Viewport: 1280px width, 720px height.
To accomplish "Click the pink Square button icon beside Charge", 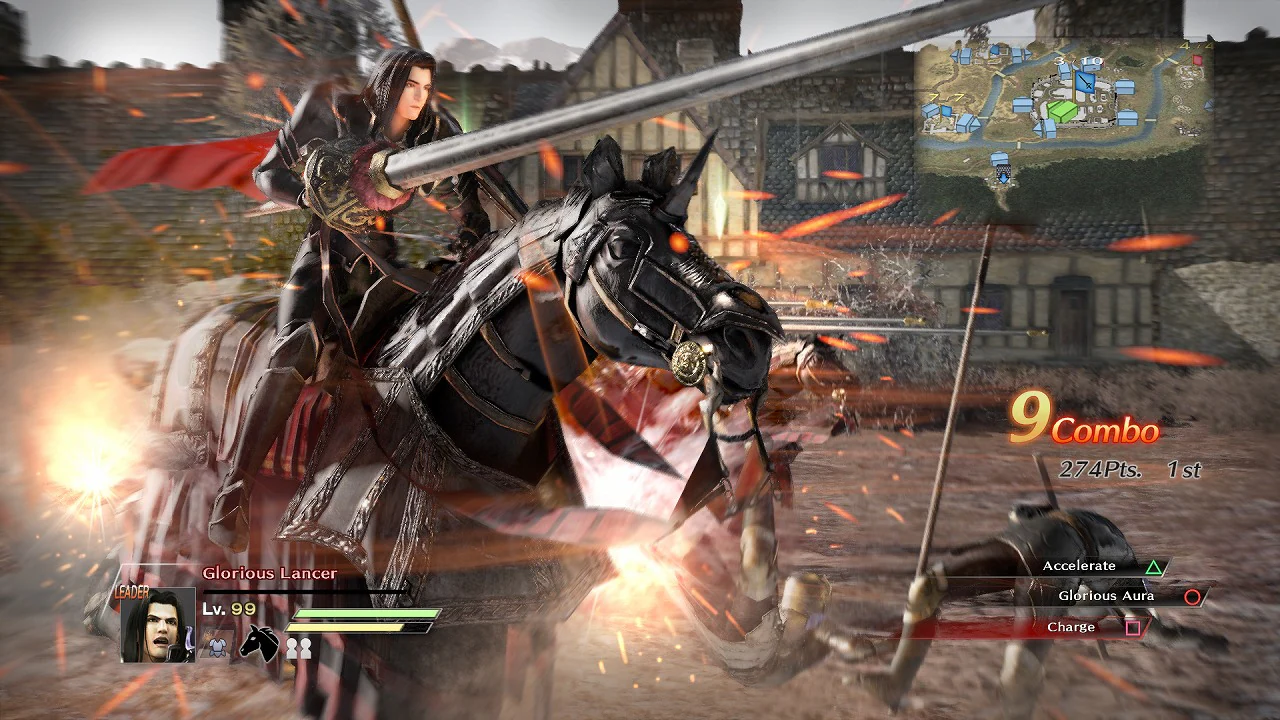I will 1134,626.
